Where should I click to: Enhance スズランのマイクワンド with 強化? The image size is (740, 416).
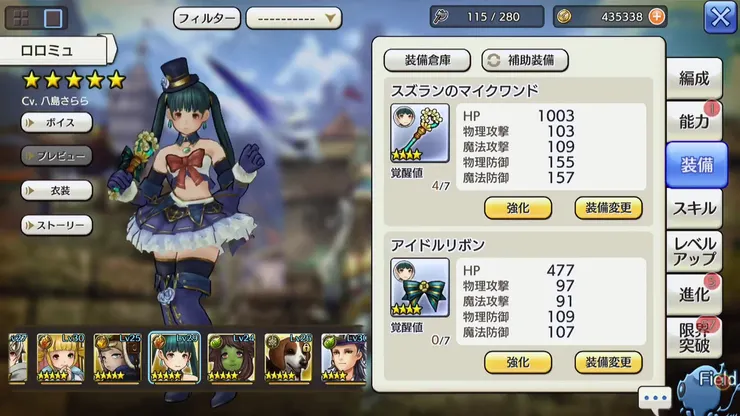click(517, 208)
